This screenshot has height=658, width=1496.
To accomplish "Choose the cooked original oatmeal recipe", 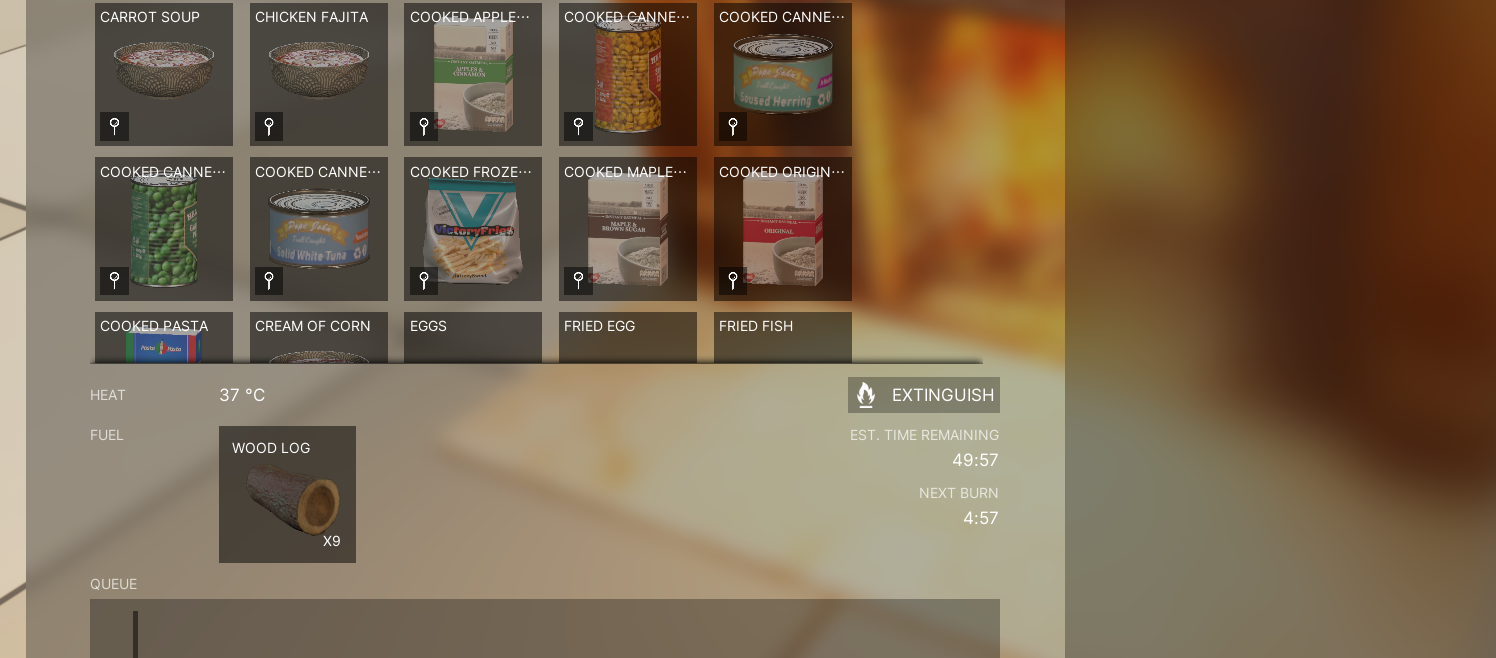I will pos(782,229).
